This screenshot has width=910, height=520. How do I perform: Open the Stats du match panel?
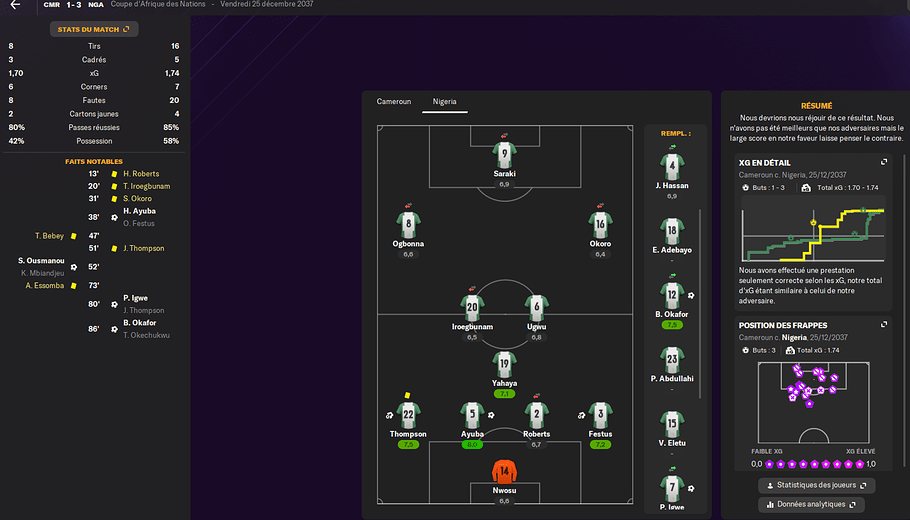coord(94,29)
